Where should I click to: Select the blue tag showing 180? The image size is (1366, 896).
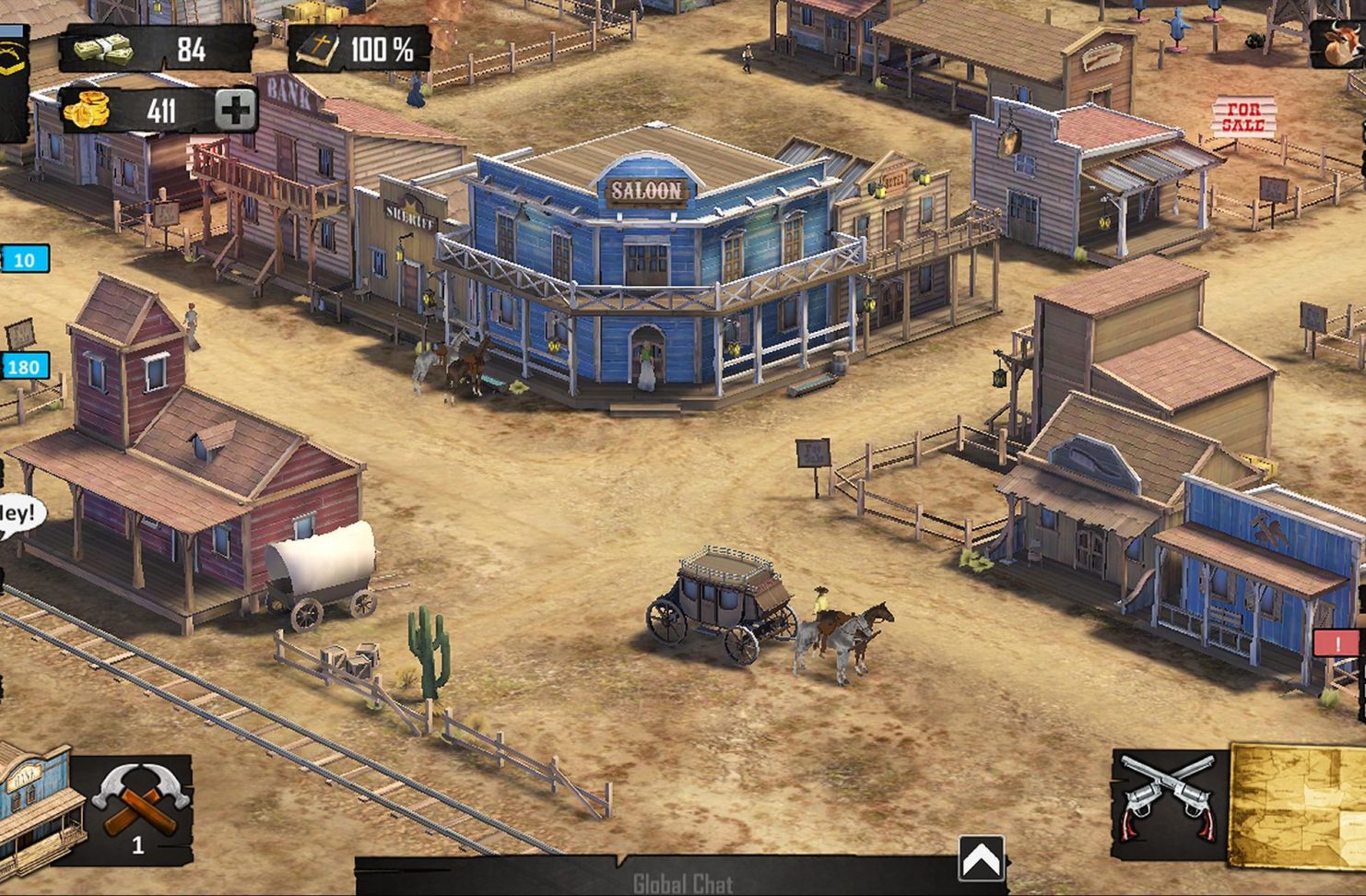(x=23, y=367)
